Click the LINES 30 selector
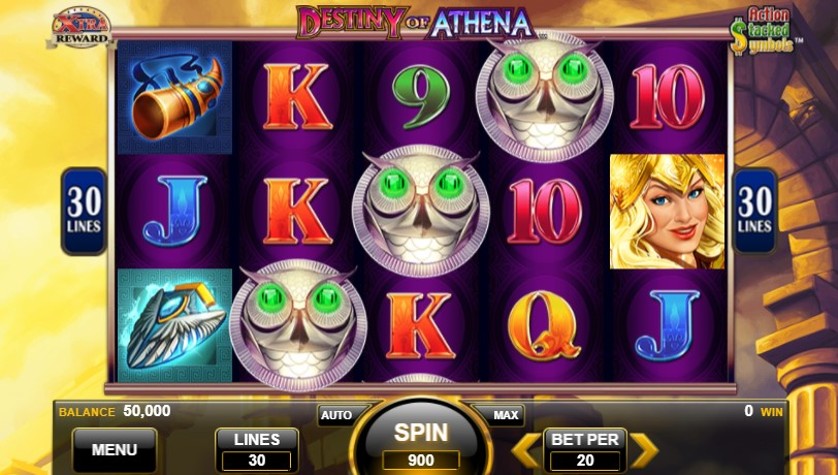Image resolution: width=838 pixels, height=475 pixels. pos(257,450)
